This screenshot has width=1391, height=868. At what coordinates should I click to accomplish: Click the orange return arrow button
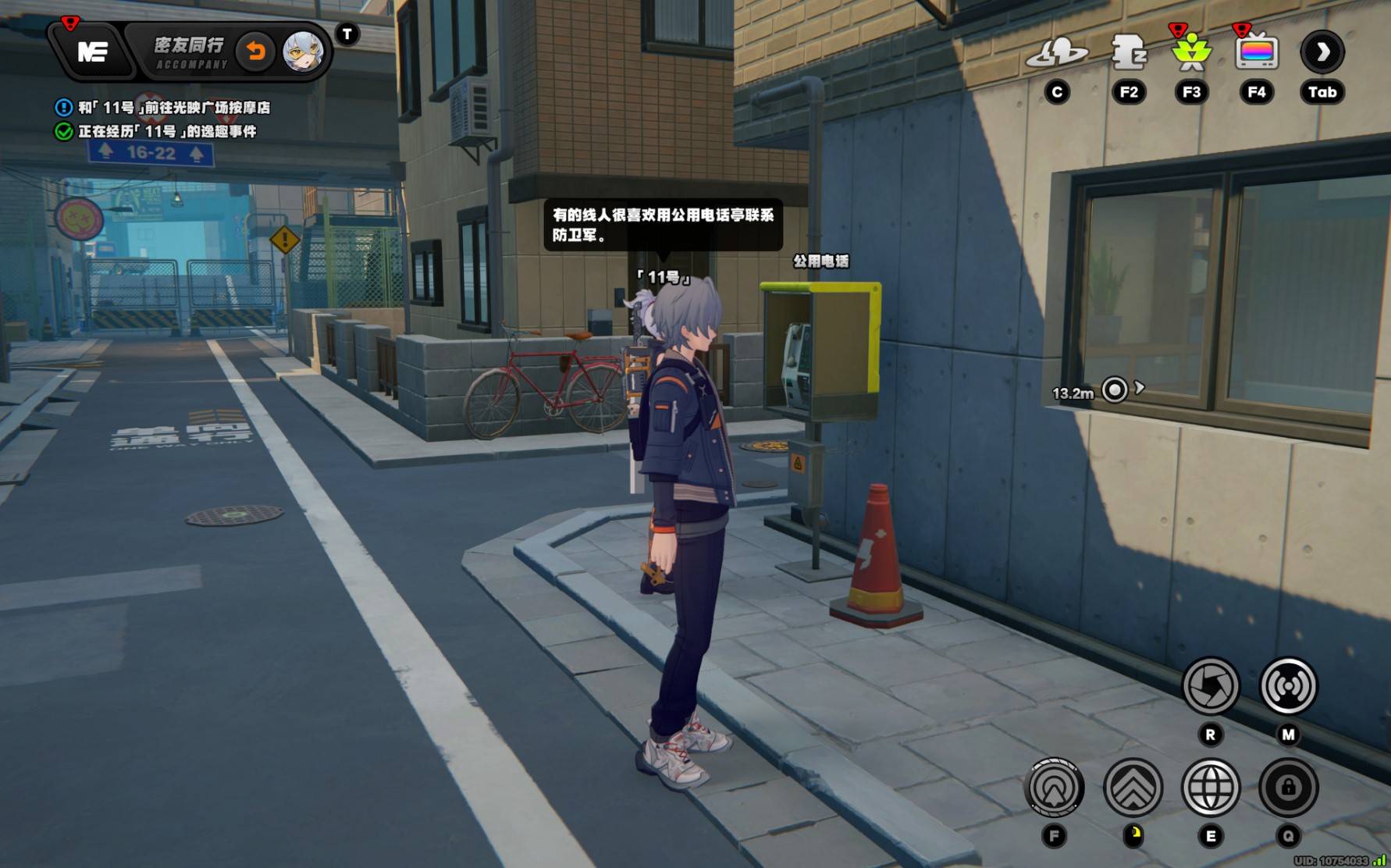click(255, 52)
